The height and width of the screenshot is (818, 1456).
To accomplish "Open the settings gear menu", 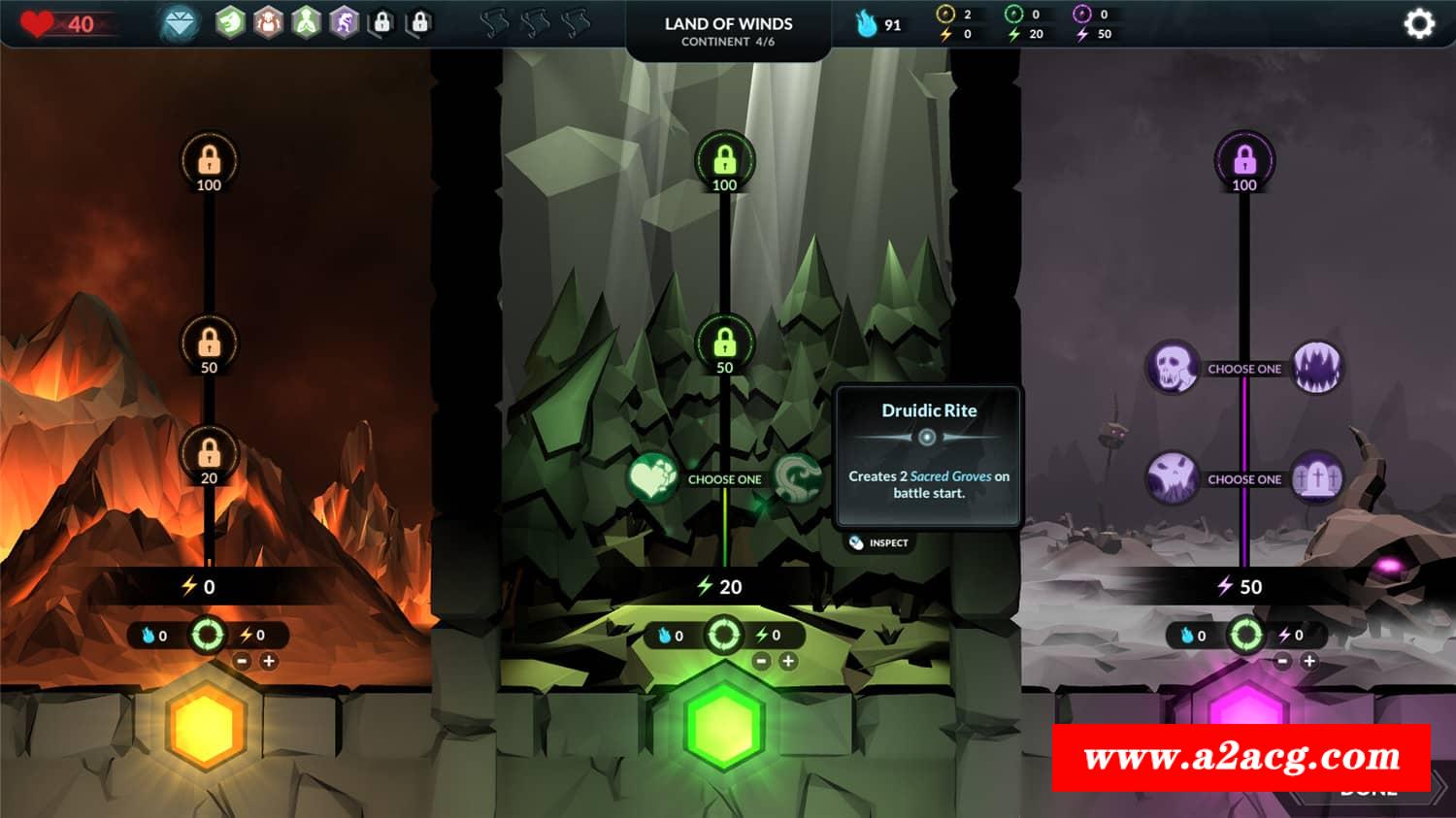I will pyautogui.click(x=1418, y=23).
